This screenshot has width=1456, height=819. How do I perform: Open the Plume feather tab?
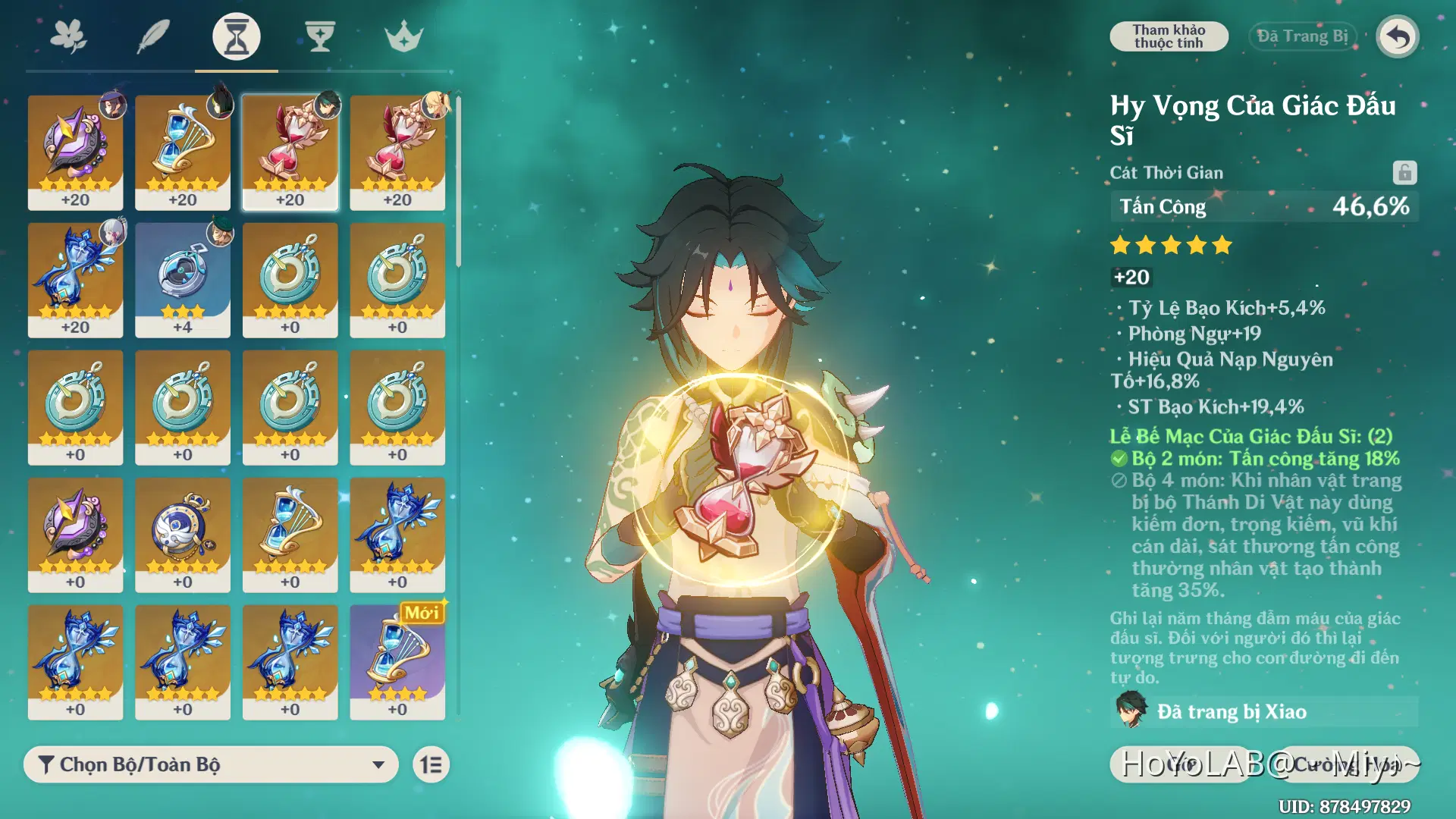(x=152, y=36)
